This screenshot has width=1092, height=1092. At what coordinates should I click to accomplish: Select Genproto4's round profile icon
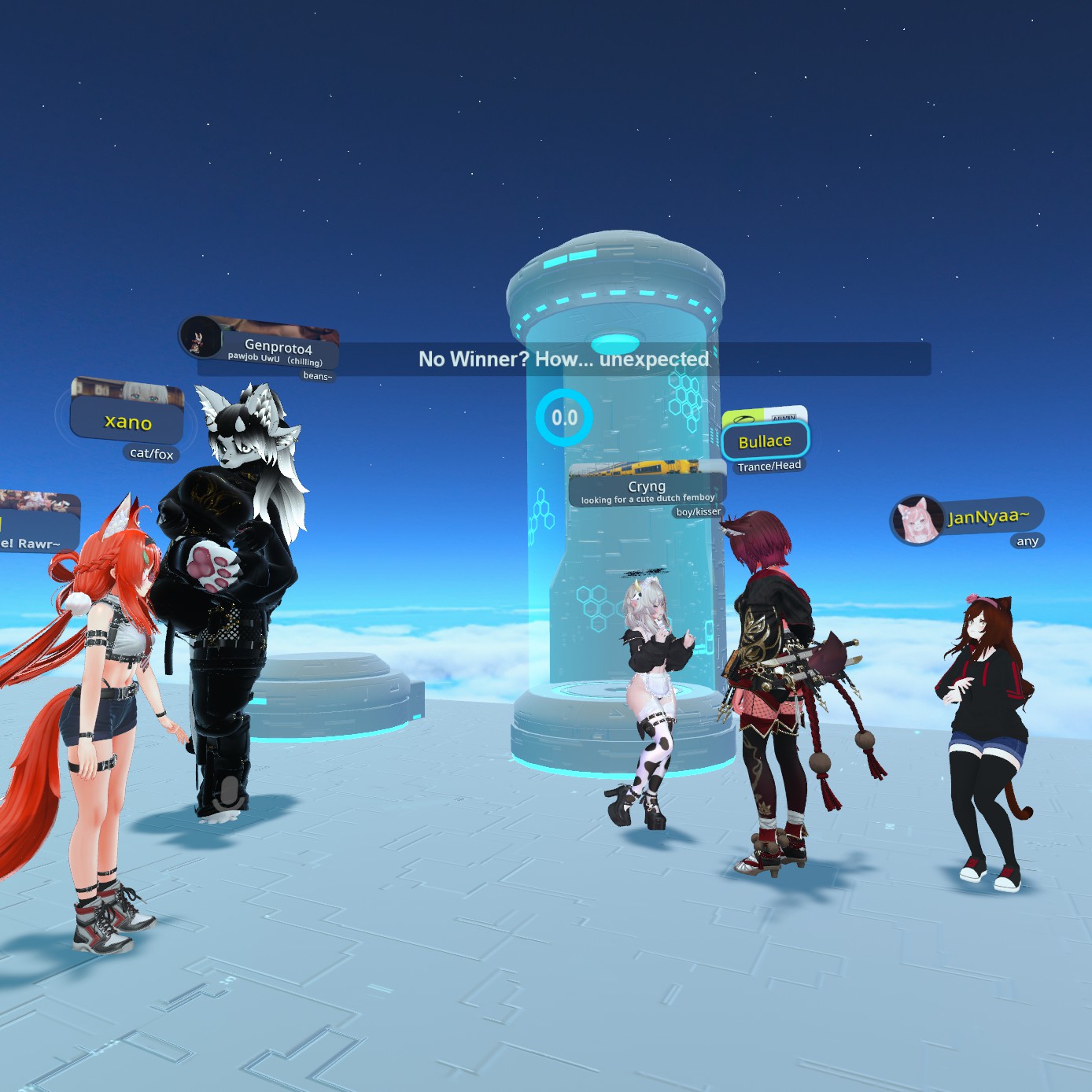pos(198,338)
